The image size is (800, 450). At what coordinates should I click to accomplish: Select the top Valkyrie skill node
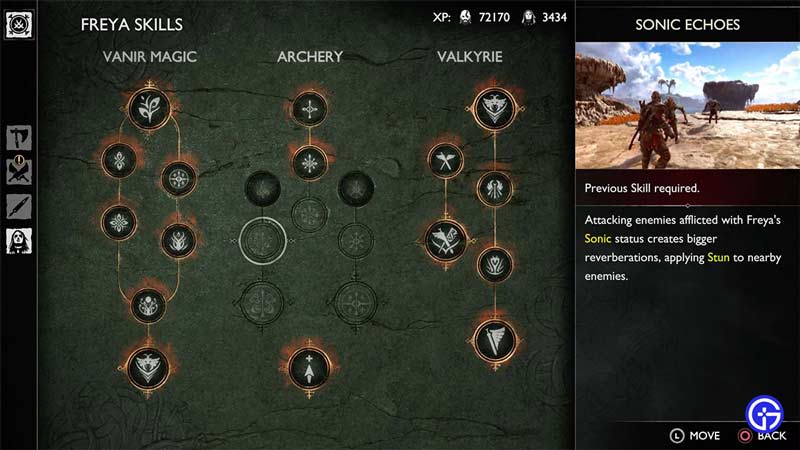pos(492,108)
